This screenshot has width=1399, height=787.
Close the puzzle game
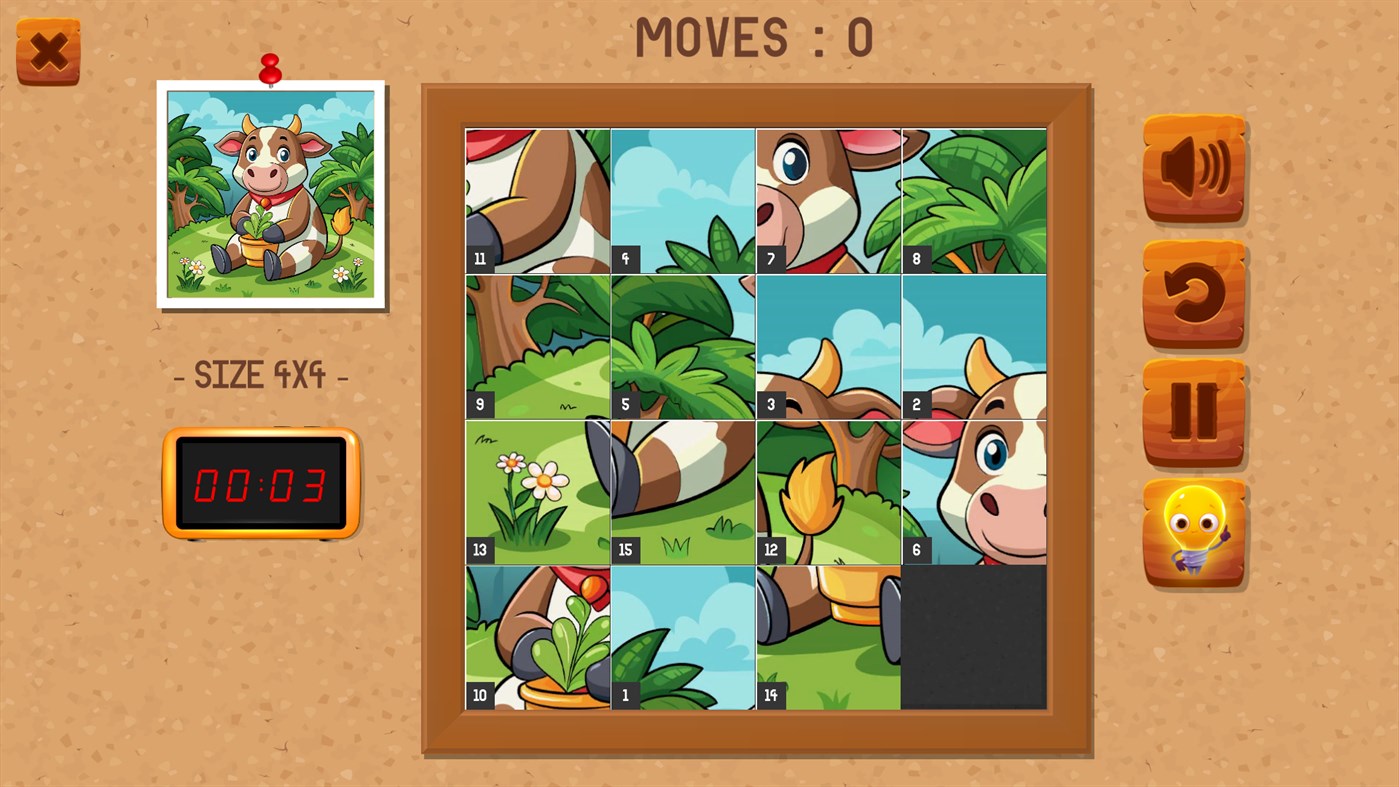(x=47, y=49)
